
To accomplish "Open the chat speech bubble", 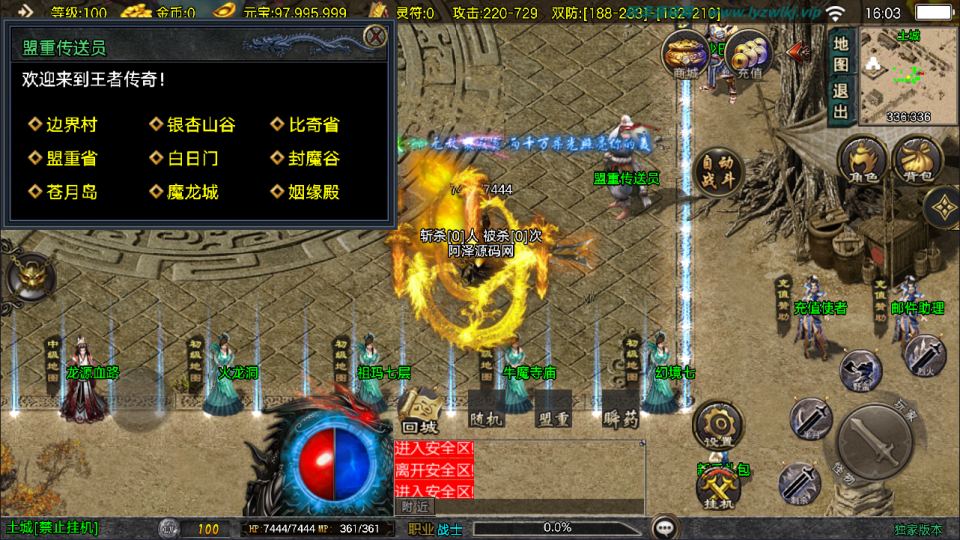I will (665, 528).
